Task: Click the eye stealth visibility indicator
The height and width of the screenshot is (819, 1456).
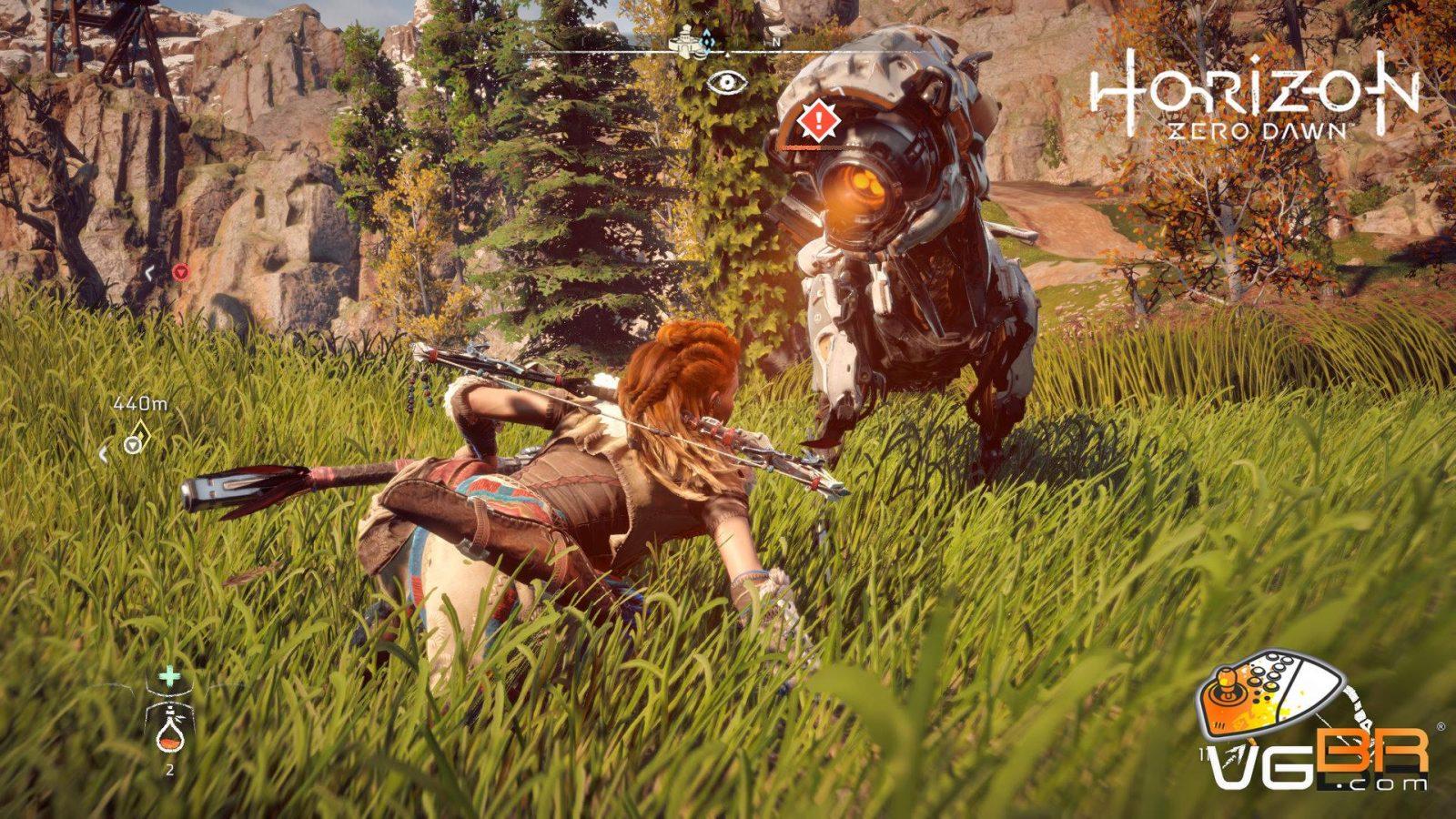Action: click(725, 82)
